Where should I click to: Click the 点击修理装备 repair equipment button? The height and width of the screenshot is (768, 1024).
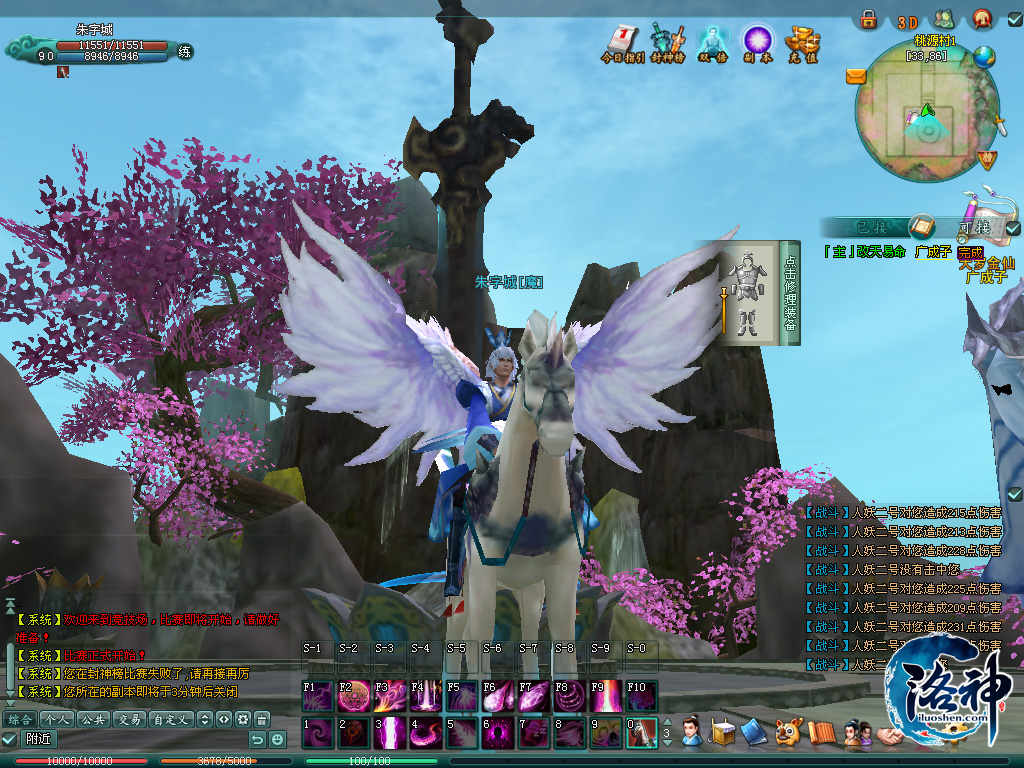tap(790, 293)
